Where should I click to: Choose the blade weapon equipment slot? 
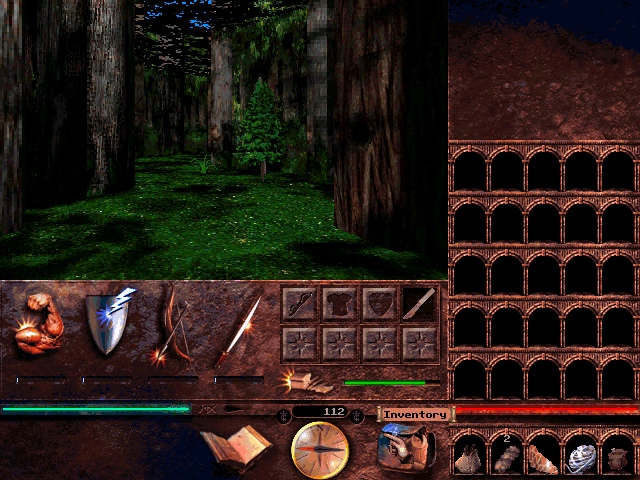pos(420,304)
